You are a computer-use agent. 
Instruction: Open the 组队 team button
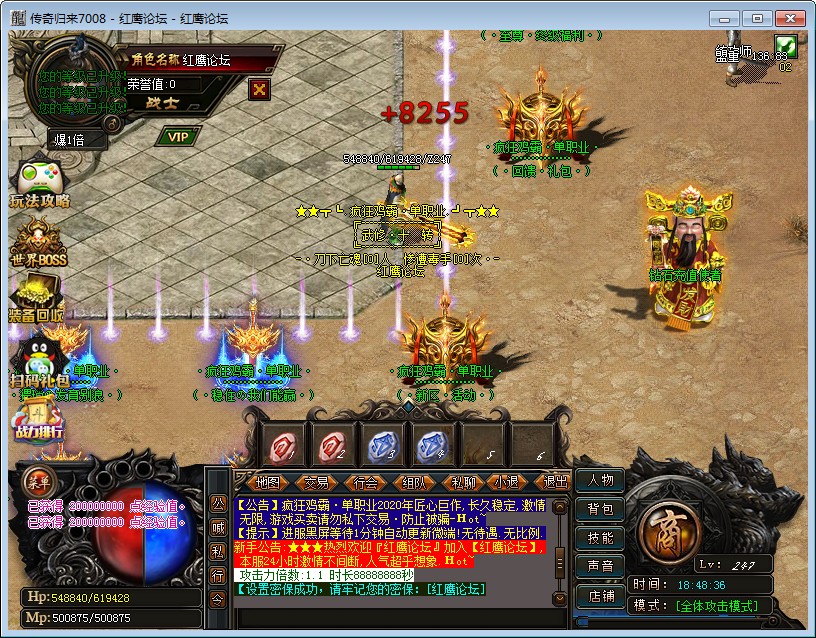[413, 482]
